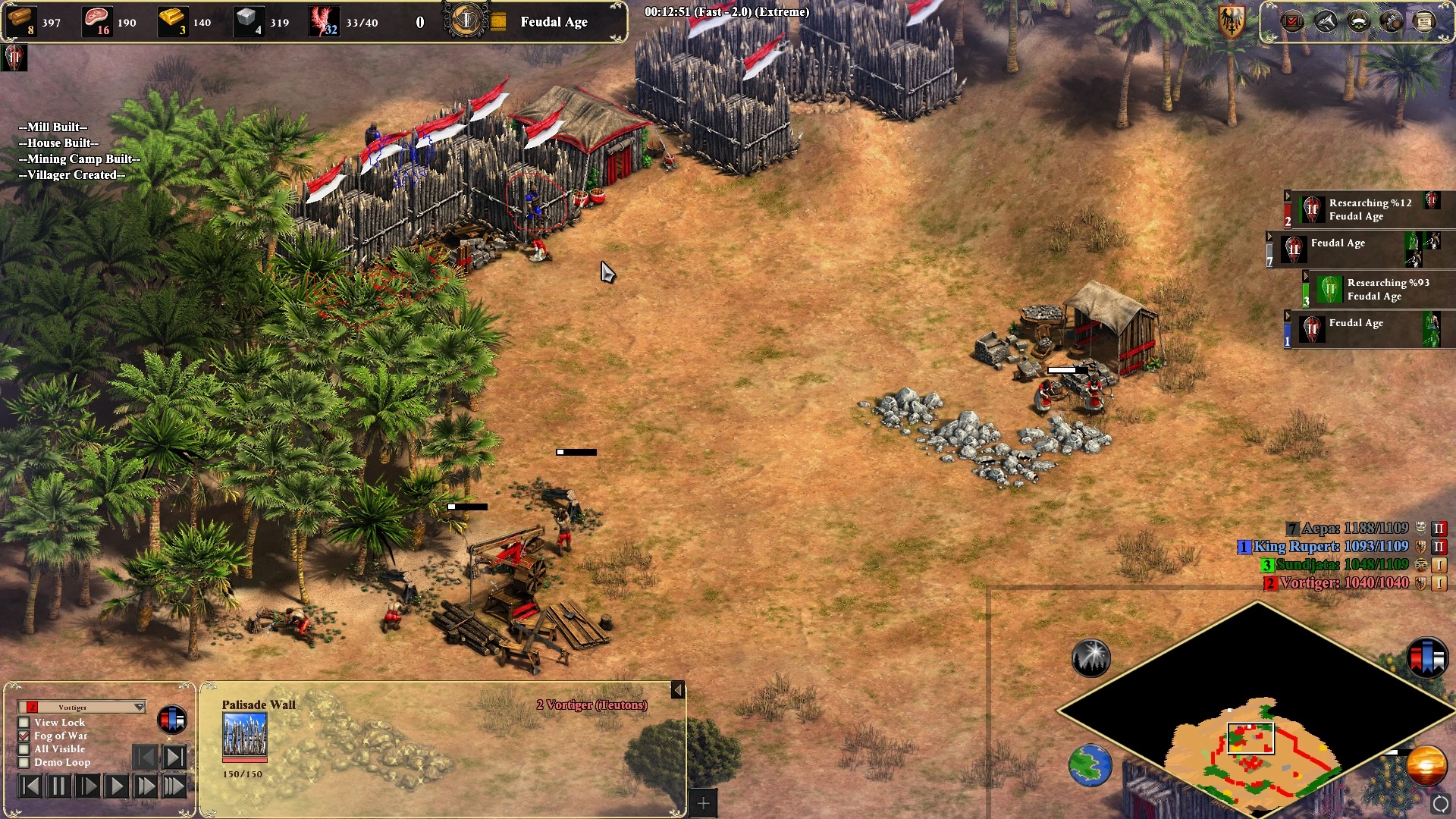Click the slow-motion step playback button
The image size is (1456, 819).
[87, 786]
